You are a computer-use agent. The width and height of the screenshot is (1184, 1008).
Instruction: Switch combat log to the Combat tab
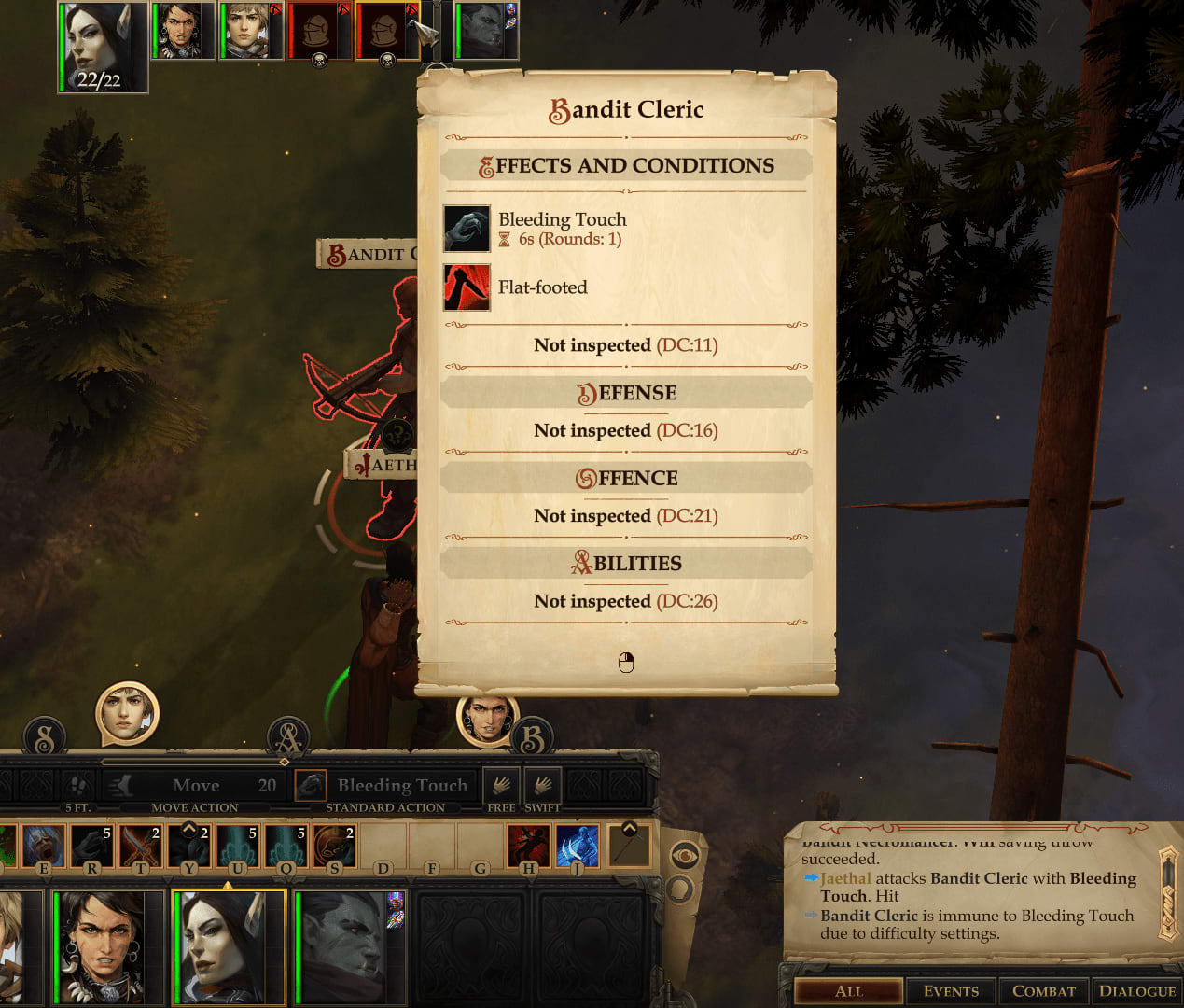pyautogui.click(x=1043, y=991)
